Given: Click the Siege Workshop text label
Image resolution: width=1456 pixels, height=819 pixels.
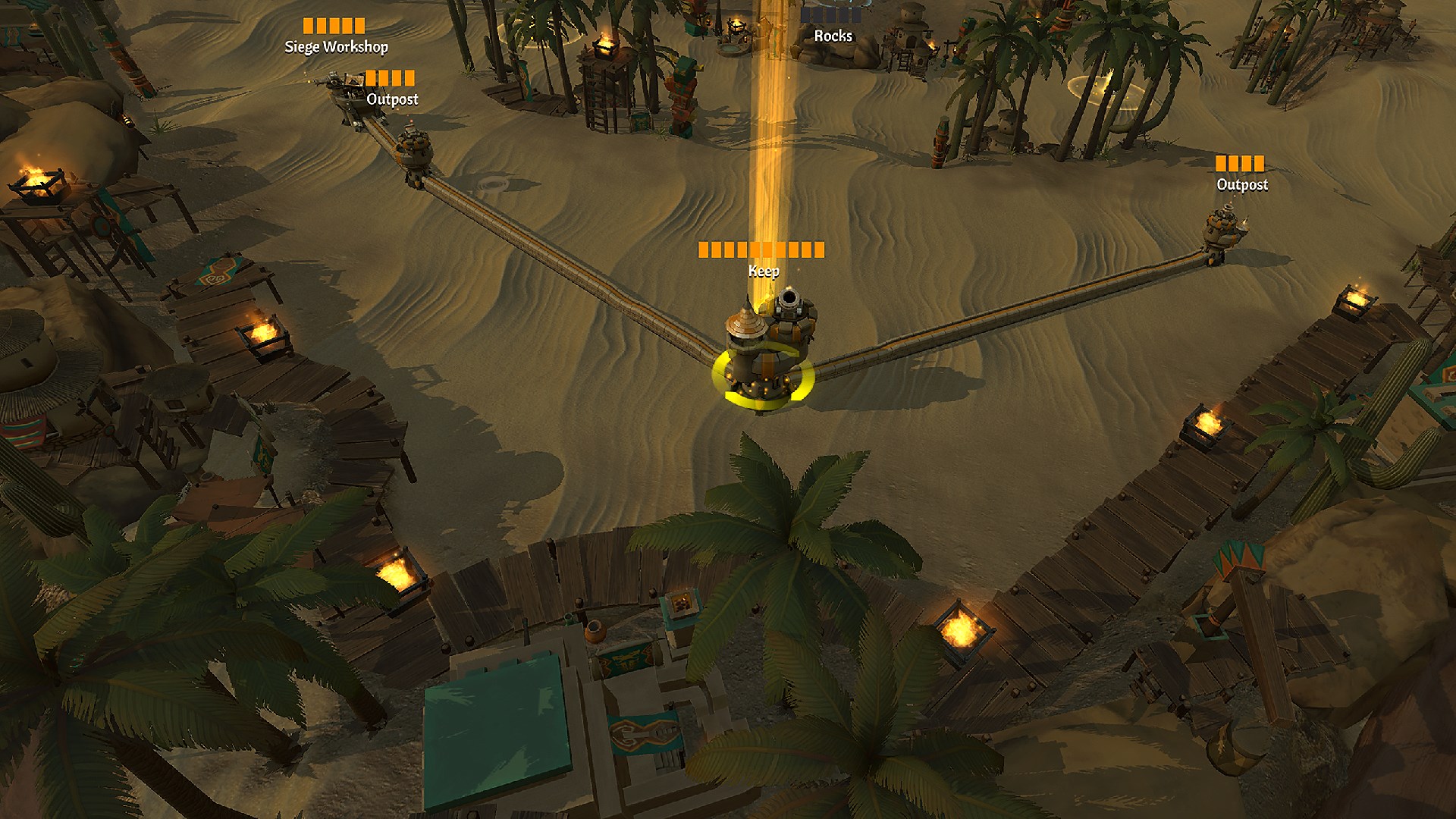Looking at the screenshot, I should pos(336,48).
